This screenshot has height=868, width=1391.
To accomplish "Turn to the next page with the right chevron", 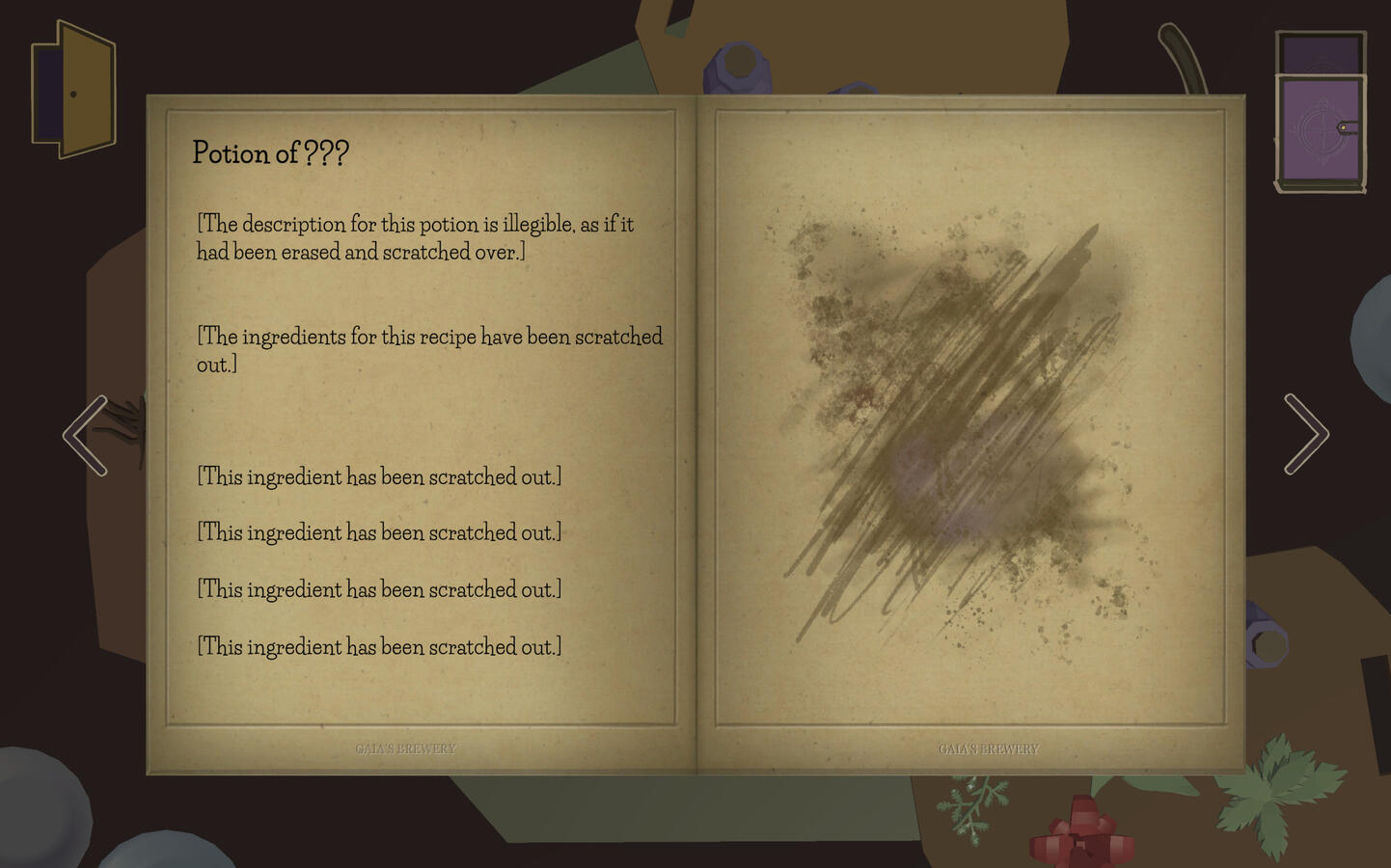I will coord(1306,436).
